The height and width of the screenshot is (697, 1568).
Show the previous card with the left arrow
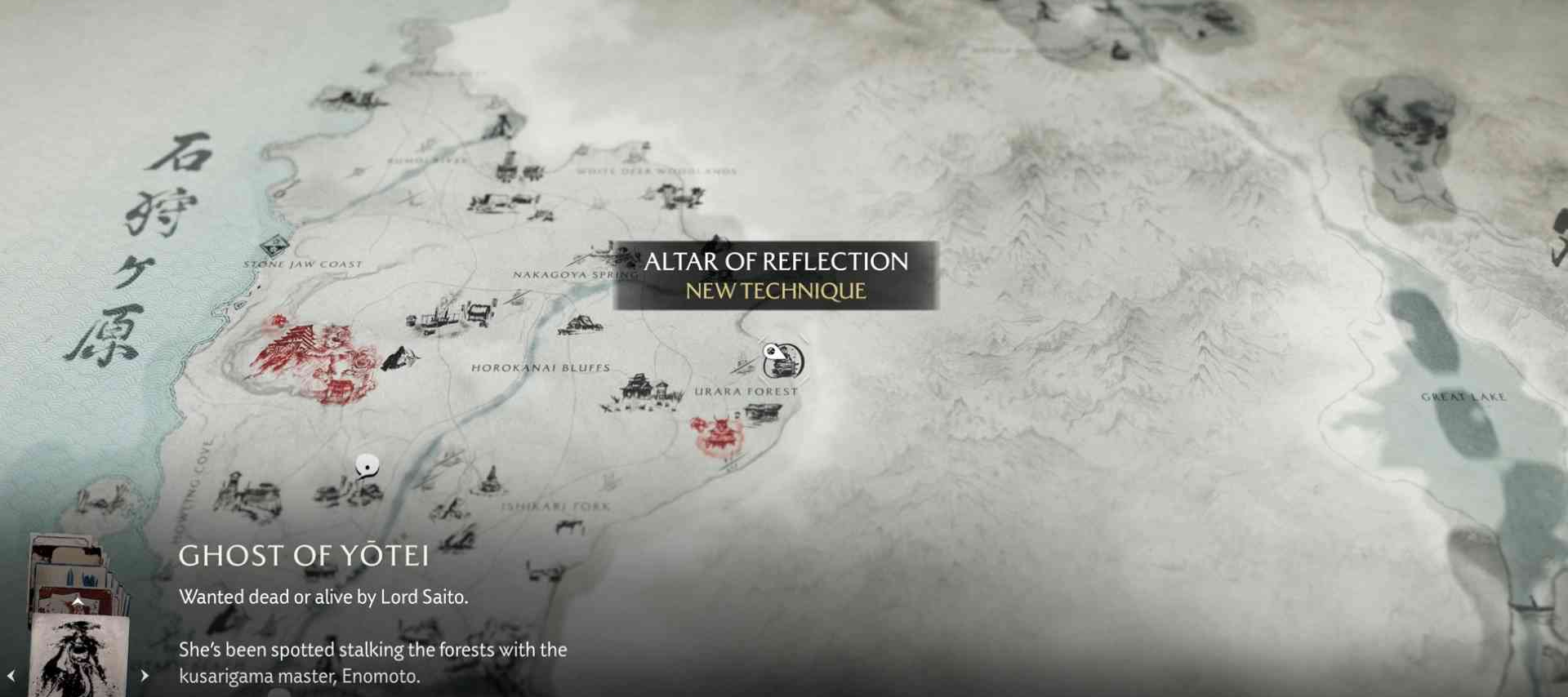[x=11, y=676]
